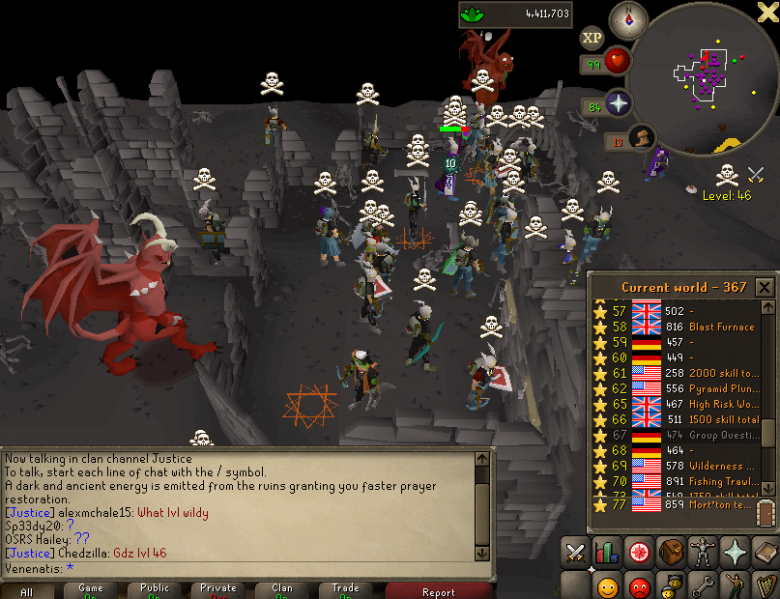Activate the quick-prayers orb

[618, 104]
